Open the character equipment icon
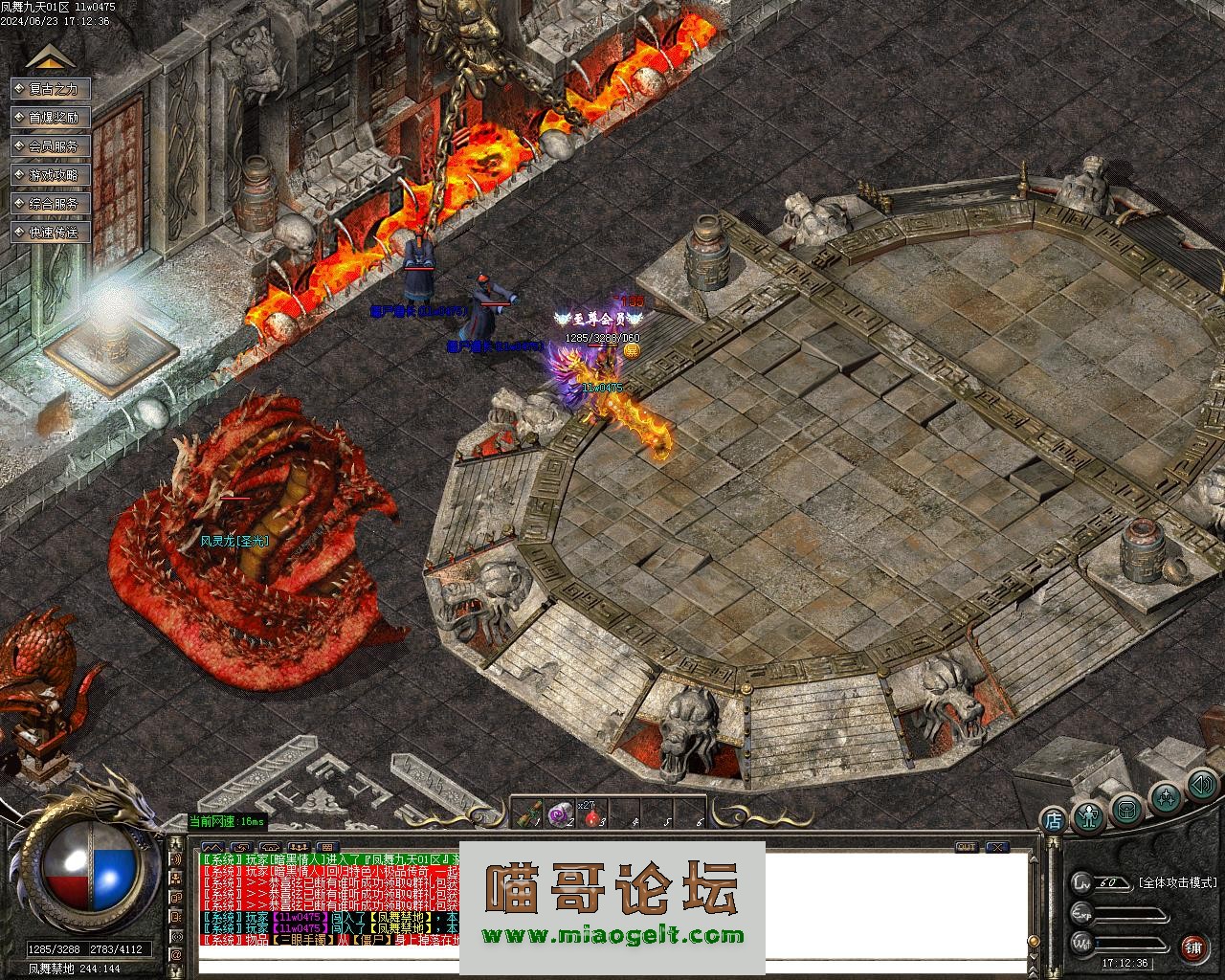This screenshot has height=980, width=1225. pos(1089,814)
